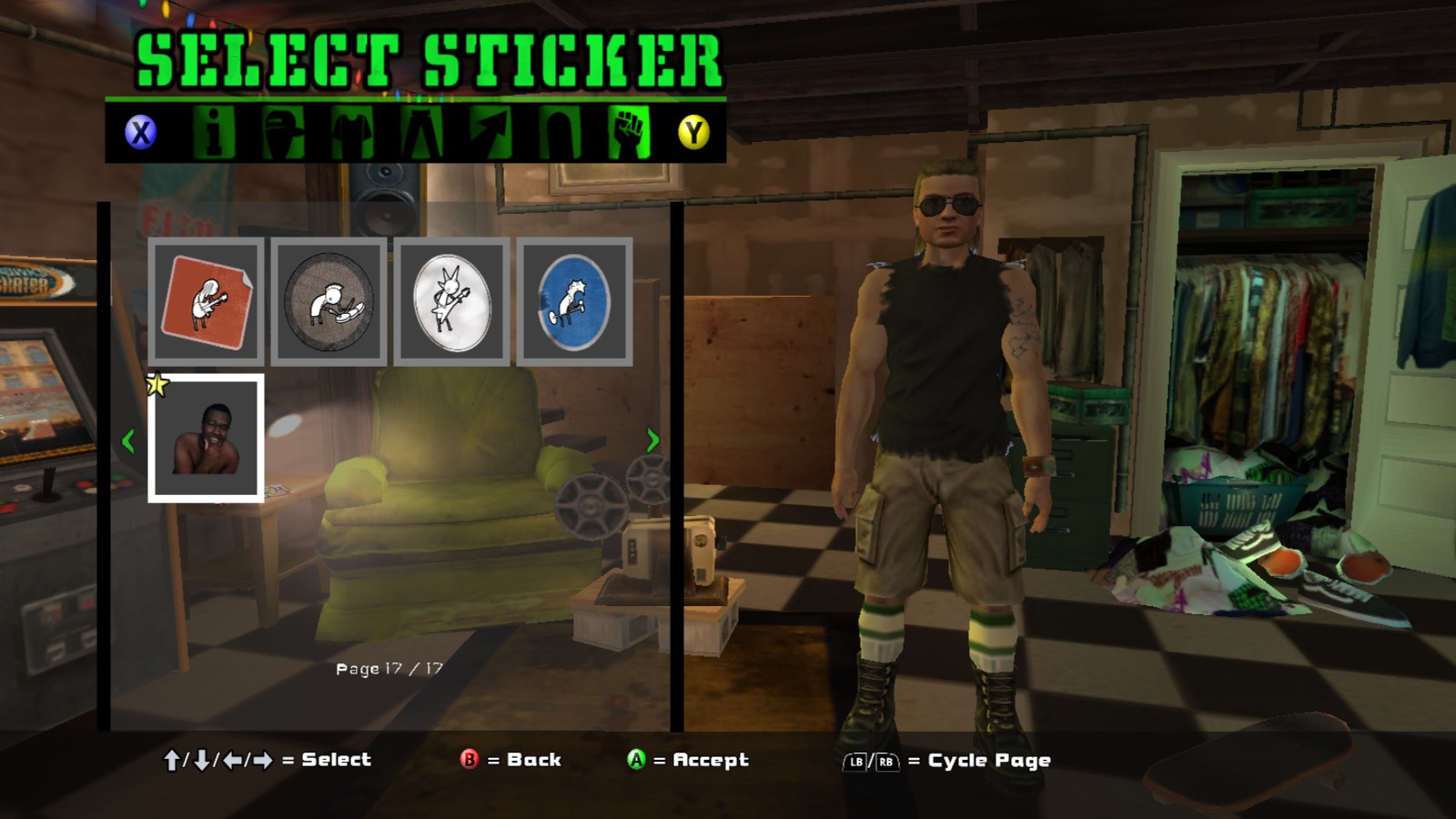Open the info category tab
The image size is (1456, 819).
(x=214, y=133)
